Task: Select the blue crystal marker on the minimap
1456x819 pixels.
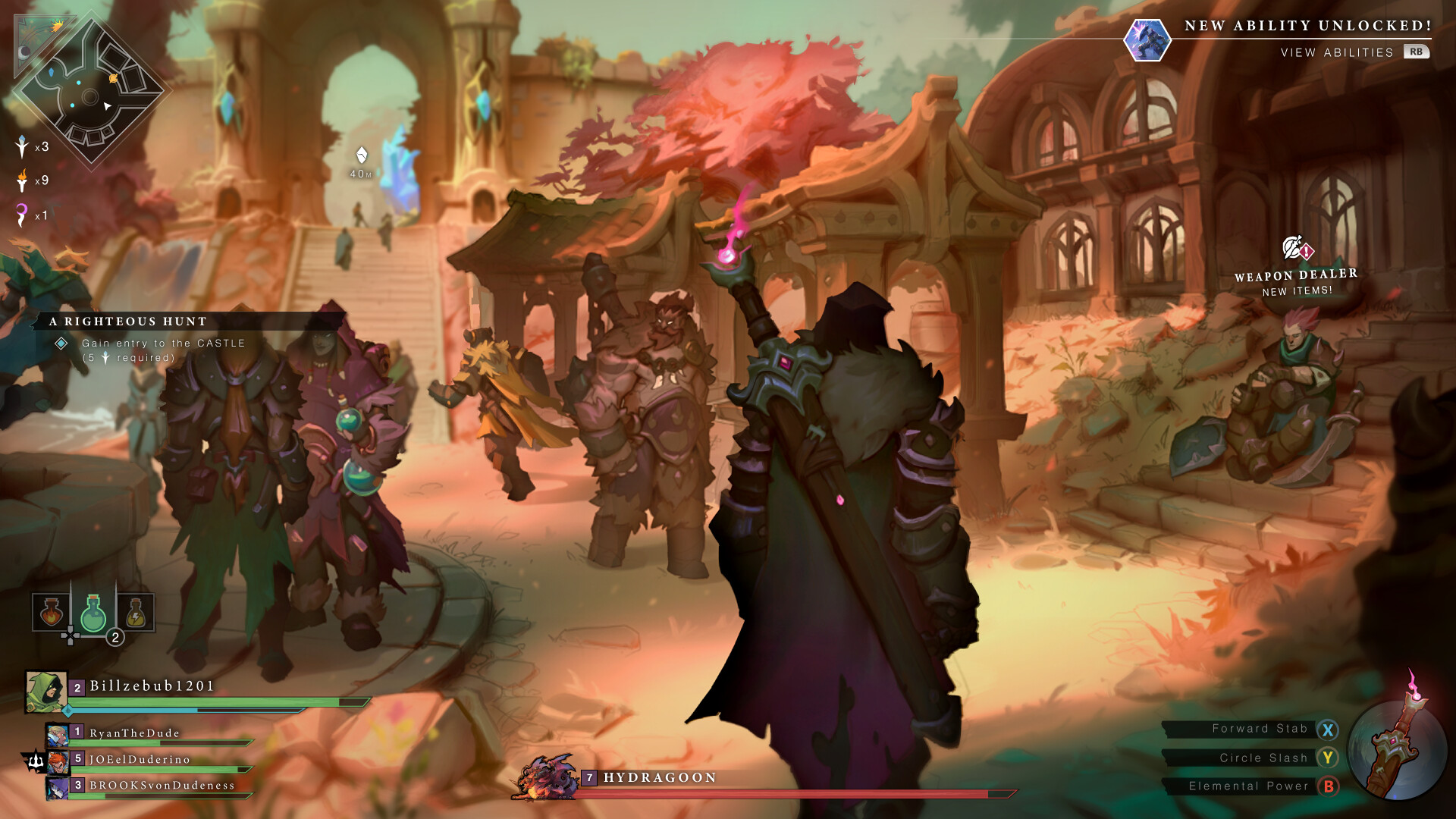Action: [x=51, y=74]
